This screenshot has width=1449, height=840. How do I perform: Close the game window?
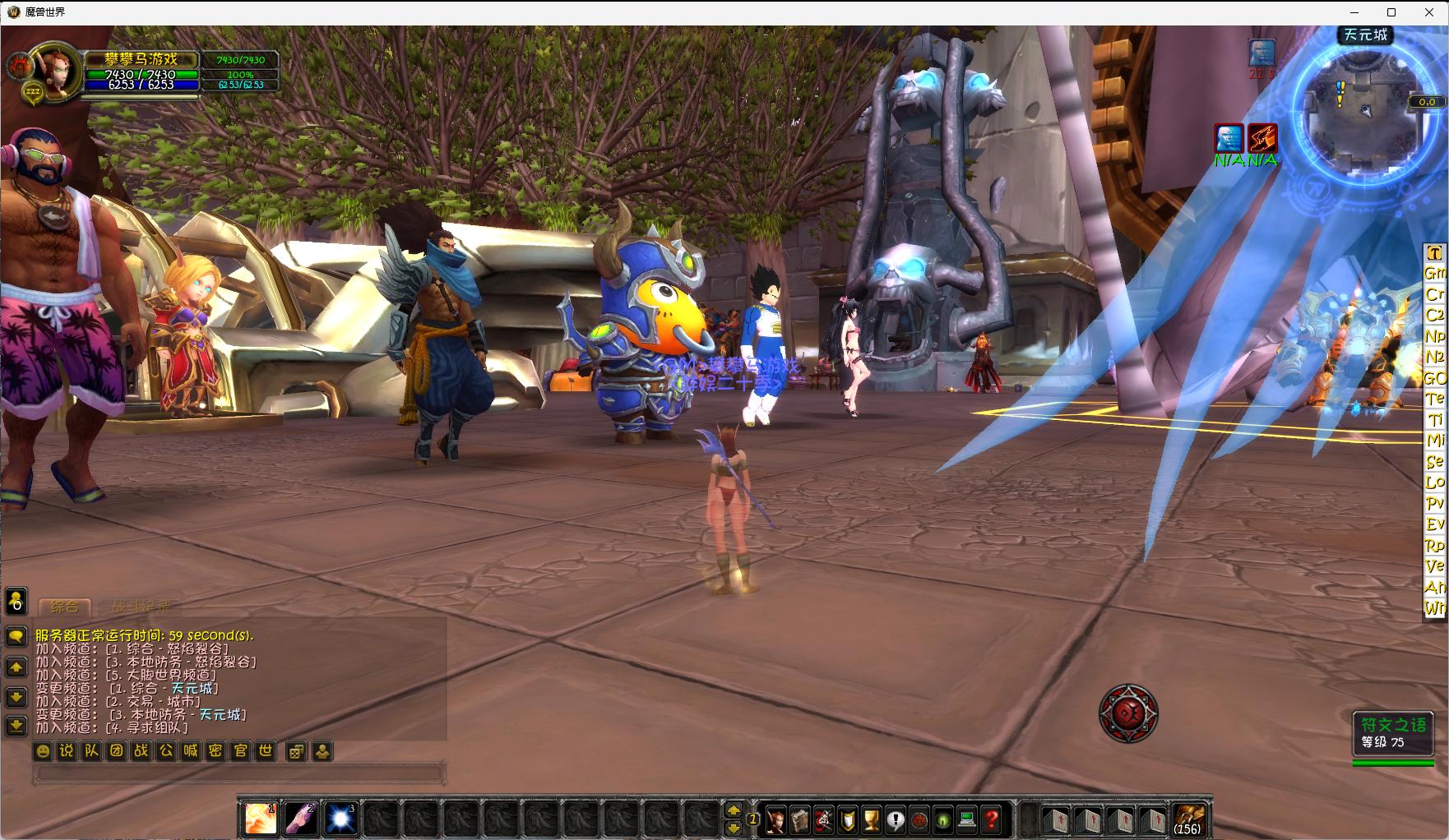coord(1429,12)
